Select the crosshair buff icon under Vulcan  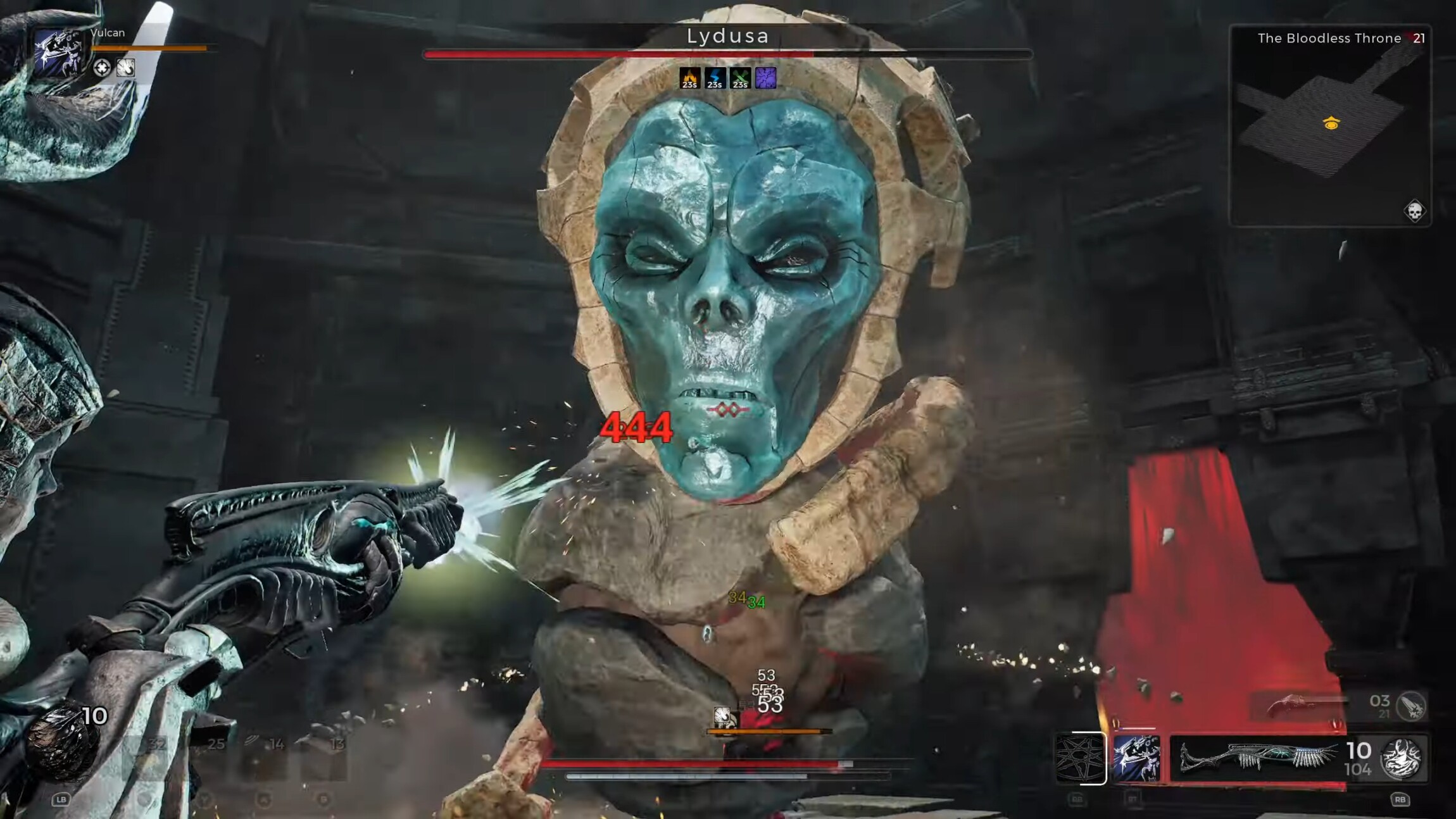point(102,68)
